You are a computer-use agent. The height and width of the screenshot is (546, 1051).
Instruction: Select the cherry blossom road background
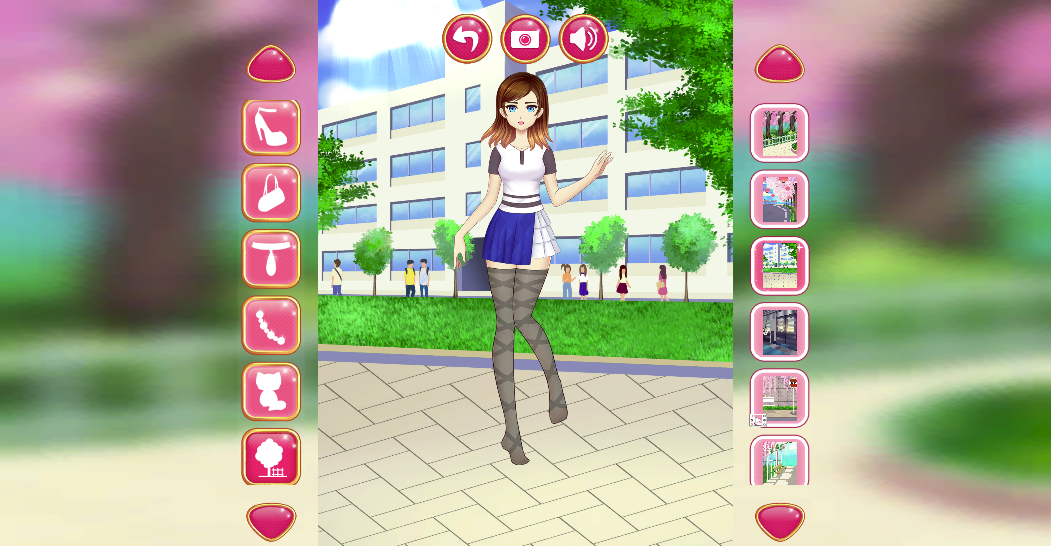[780, 199]
